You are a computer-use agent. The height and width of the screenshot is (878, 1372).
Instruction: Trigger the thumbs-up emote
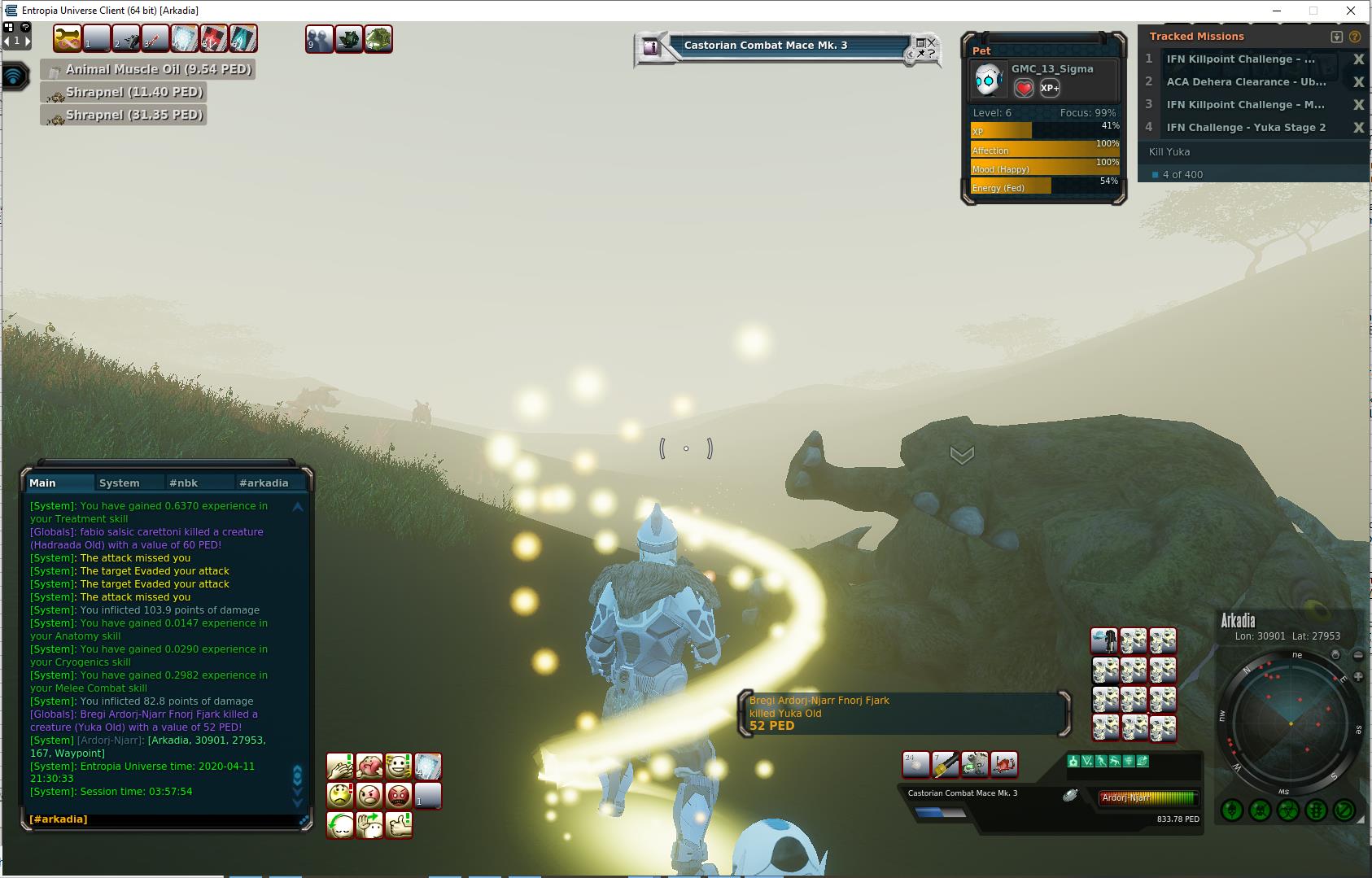(x=398, y=825)
